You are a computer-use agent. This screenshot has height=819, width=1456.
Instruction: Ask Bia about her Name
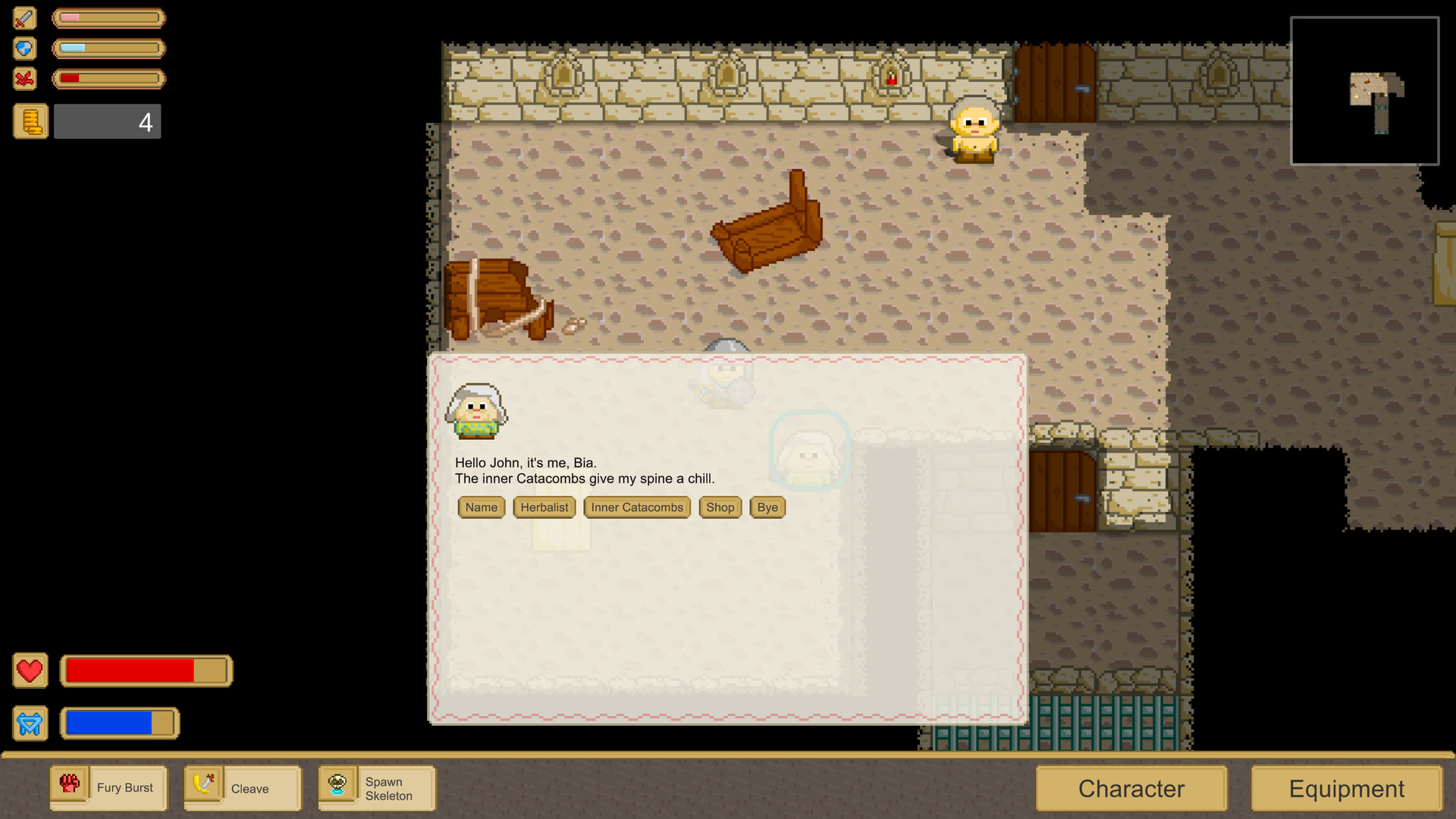(481, 507)
